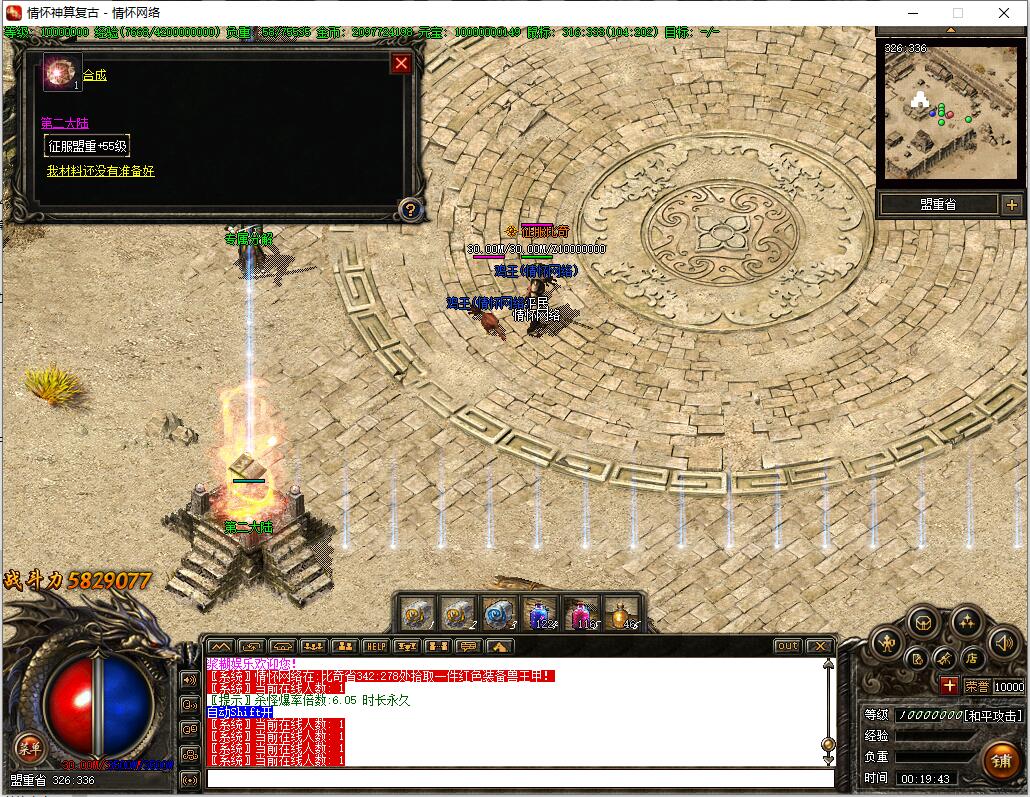
Task: Open the 店 shop round button
Action: pyautogui.click(x=970, y=658)
